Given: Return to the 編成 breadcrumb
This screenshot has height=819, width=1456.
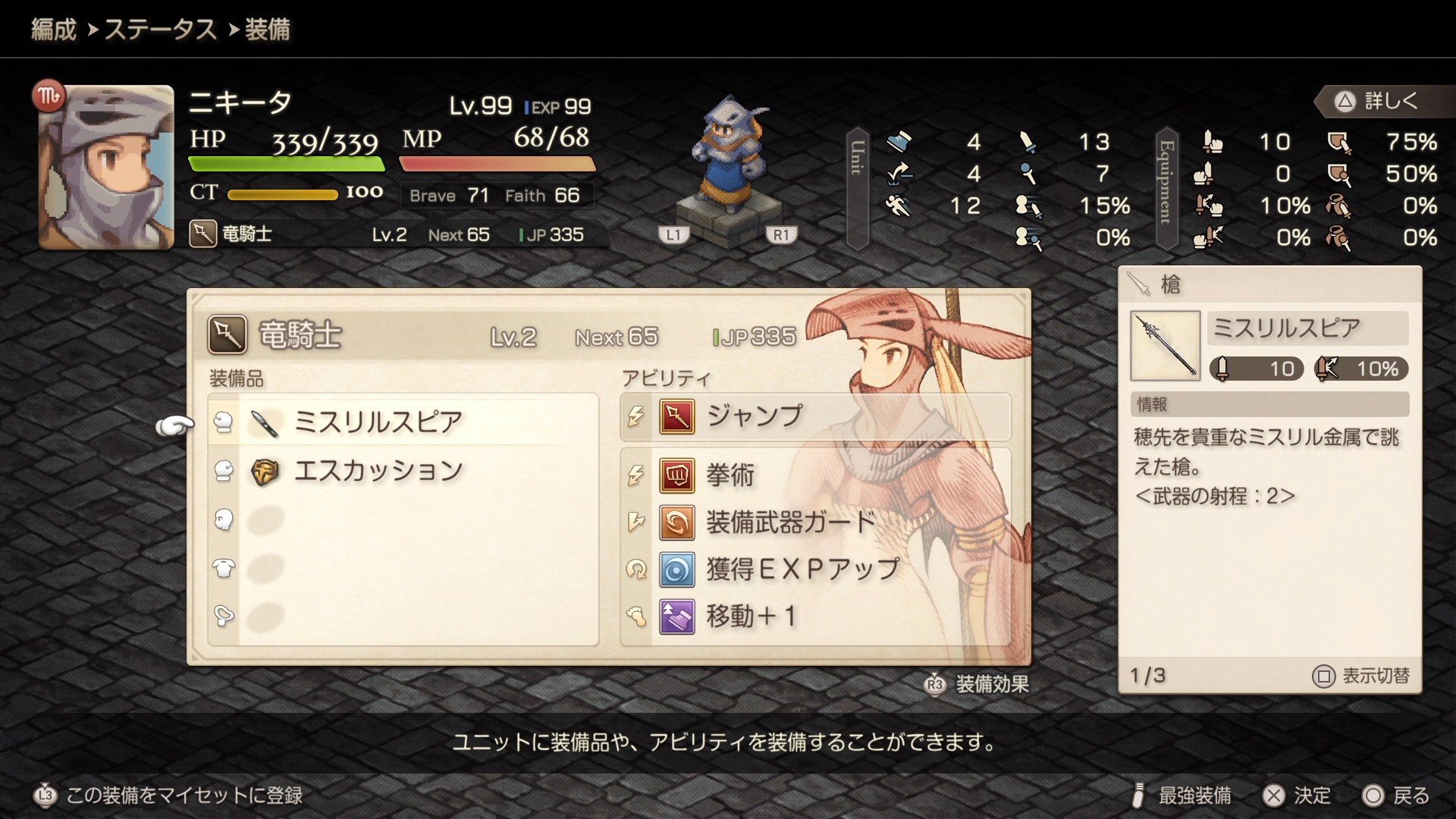Looking at the screenshot, I should [53, 30].
